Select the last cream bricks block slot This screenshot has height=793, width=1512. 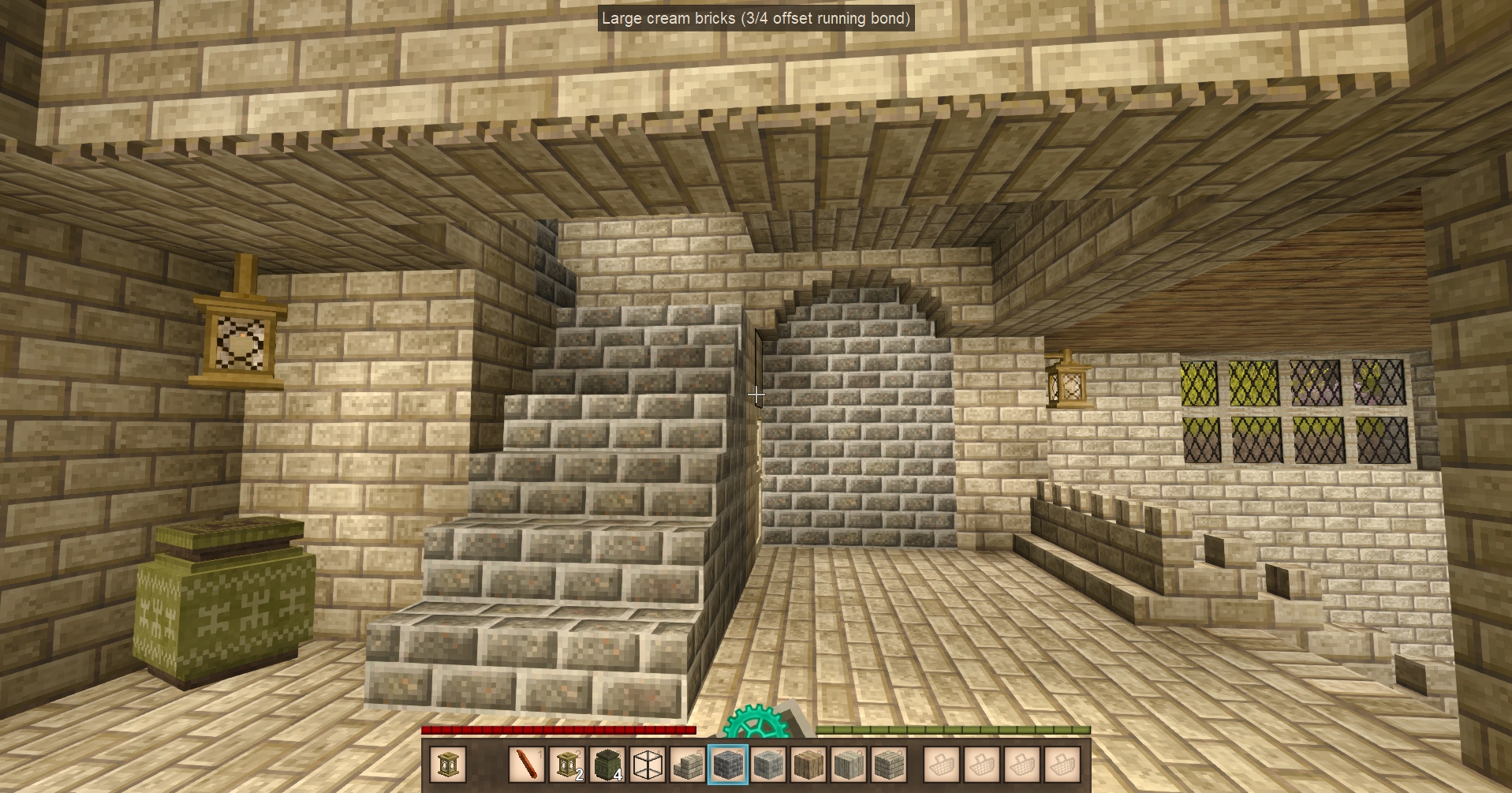click(889, 764)
